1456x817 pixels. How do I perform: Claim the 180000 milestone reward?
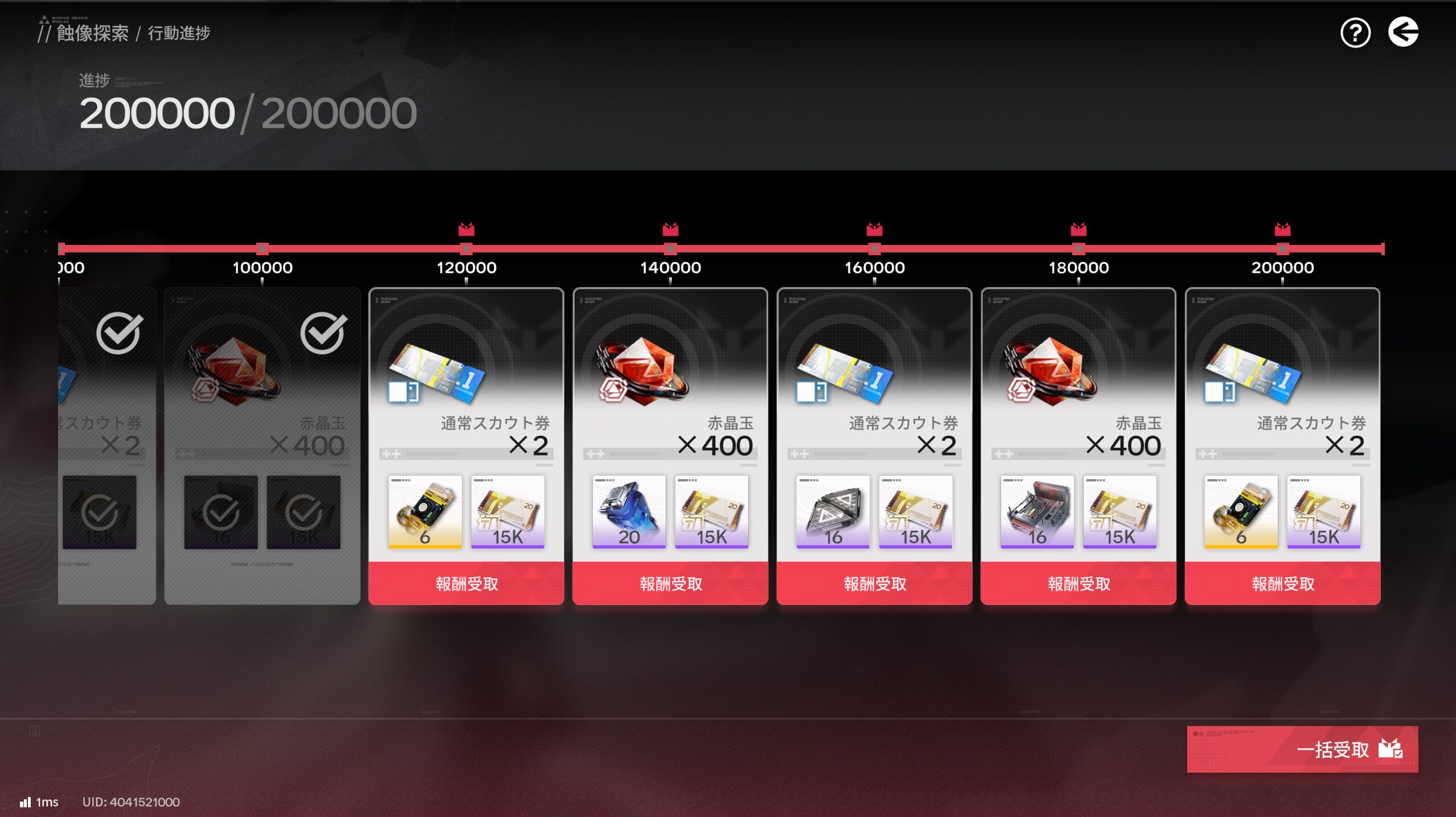pos(1078,583)
